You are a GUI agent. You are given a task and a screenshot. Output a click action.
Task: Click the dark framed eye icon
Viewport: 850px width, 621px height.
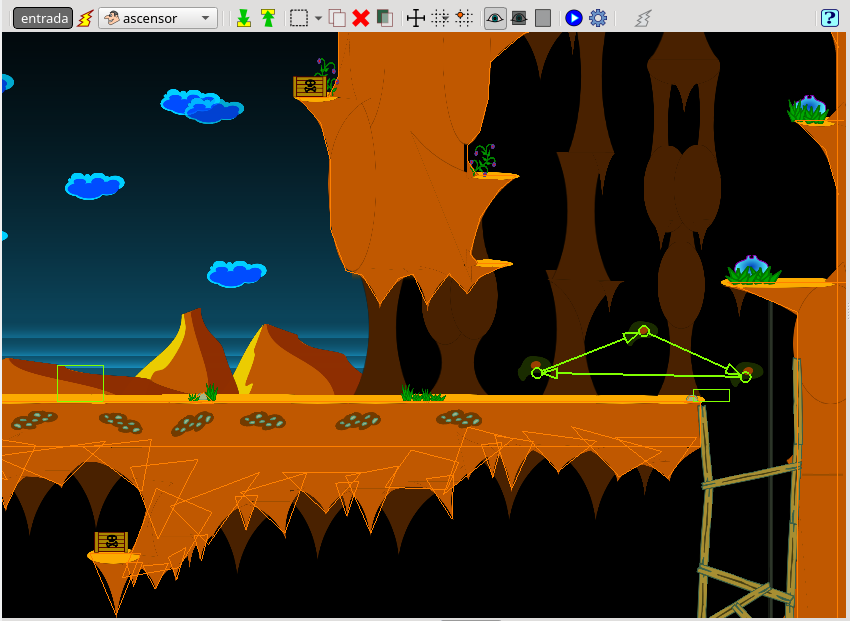[518, 18]
